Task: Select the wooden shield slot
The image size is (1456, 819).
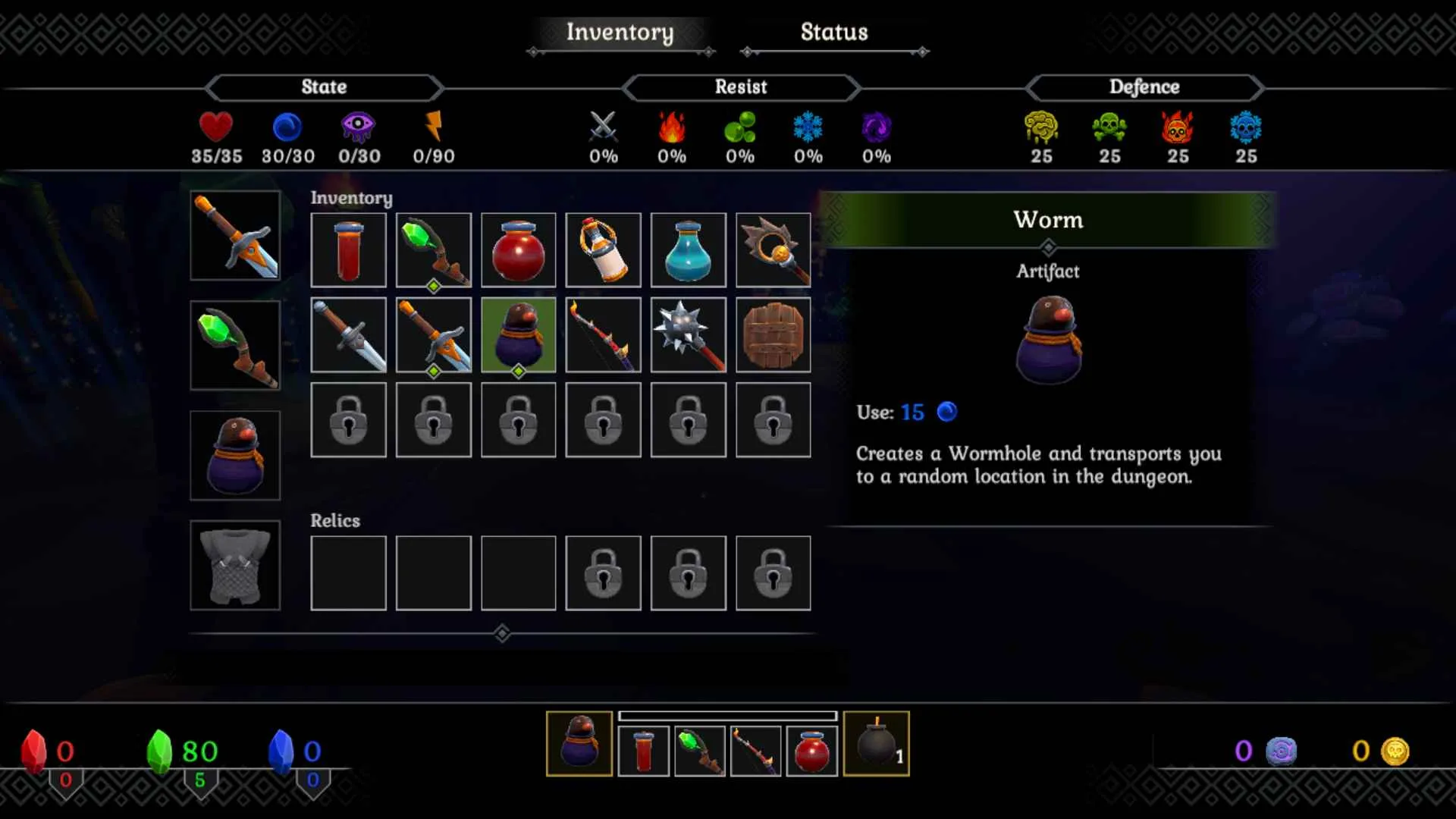Action: (x=773, y=335)
